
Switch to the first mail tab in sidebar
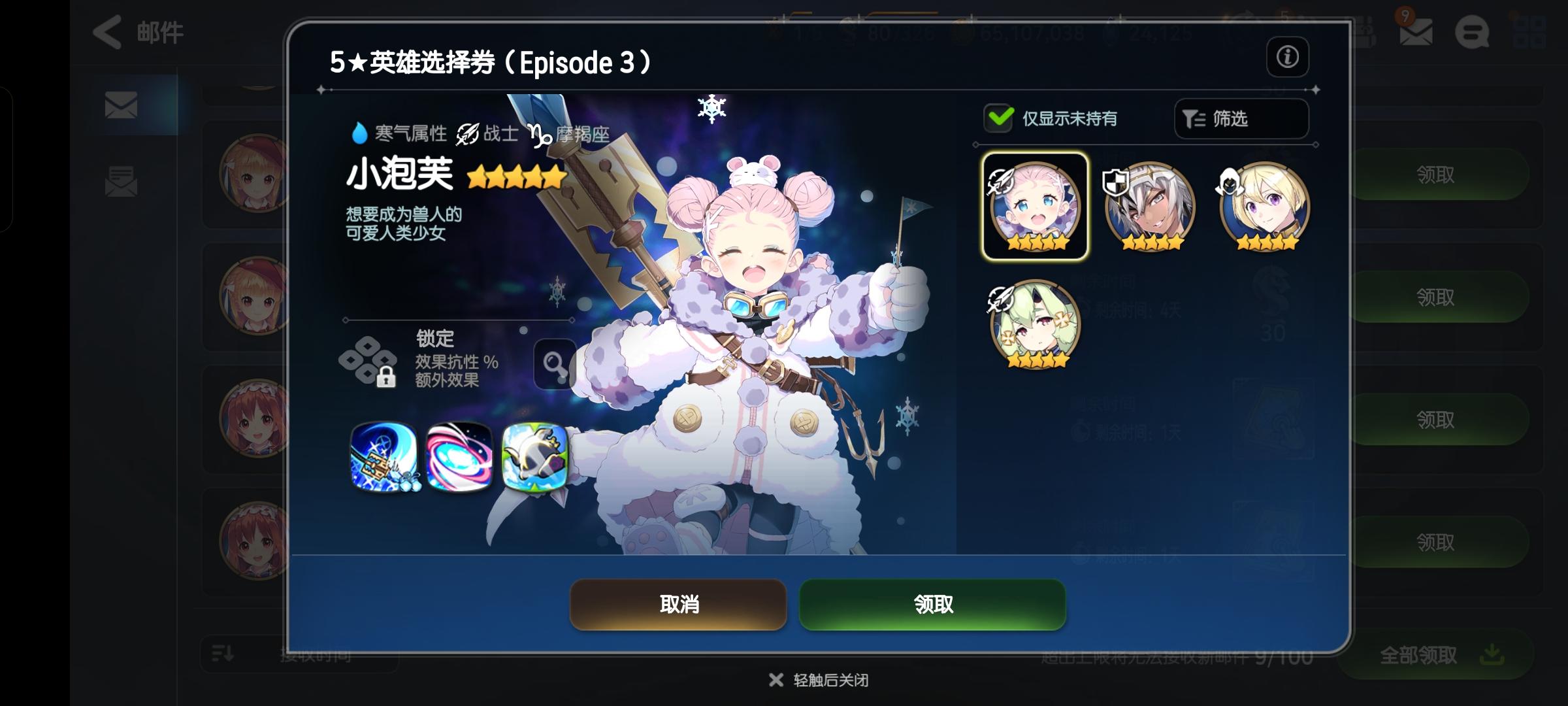pos(122,105)
